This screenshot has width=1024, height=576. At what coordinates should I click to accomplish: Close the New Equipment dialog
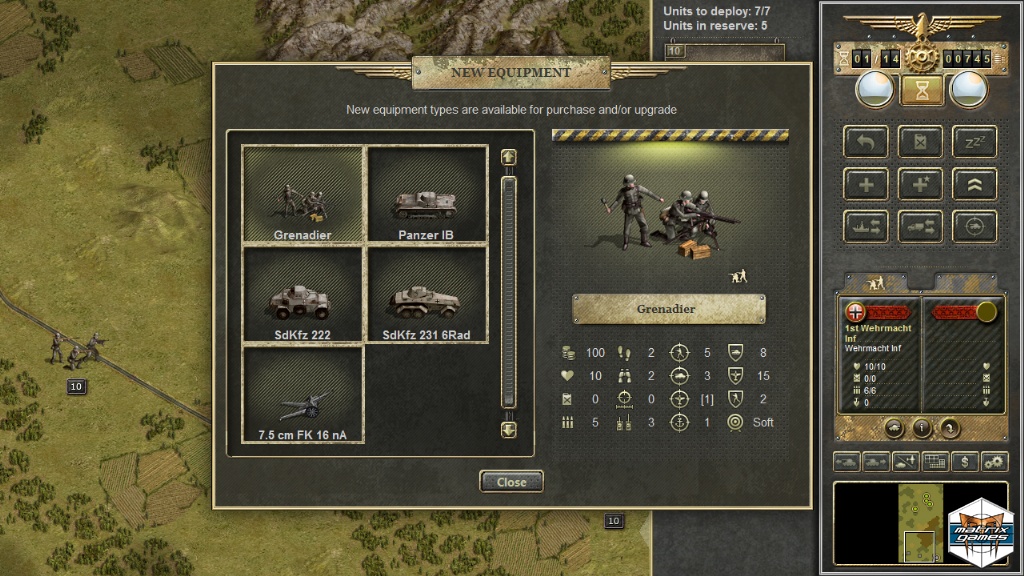pos(511,482)
